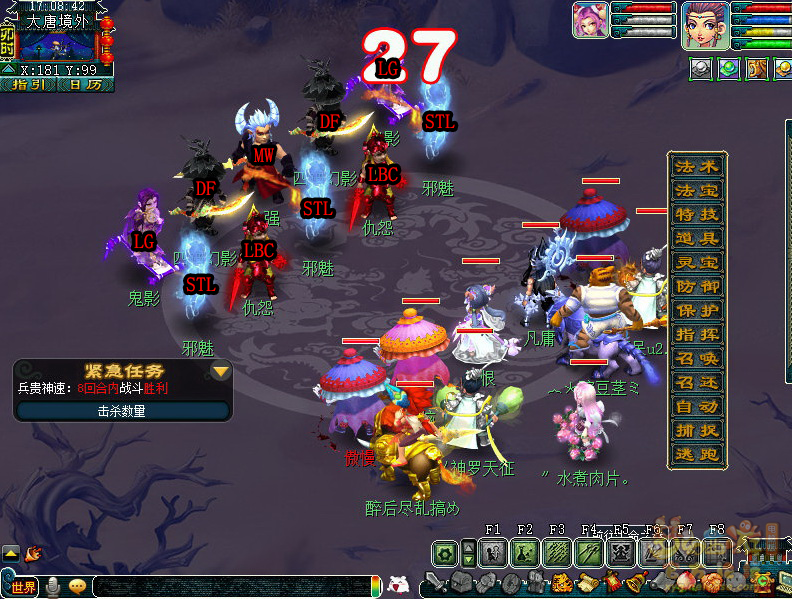
Task: Choose the 捕捉 (Capture) command
Action: coord(696,430)
